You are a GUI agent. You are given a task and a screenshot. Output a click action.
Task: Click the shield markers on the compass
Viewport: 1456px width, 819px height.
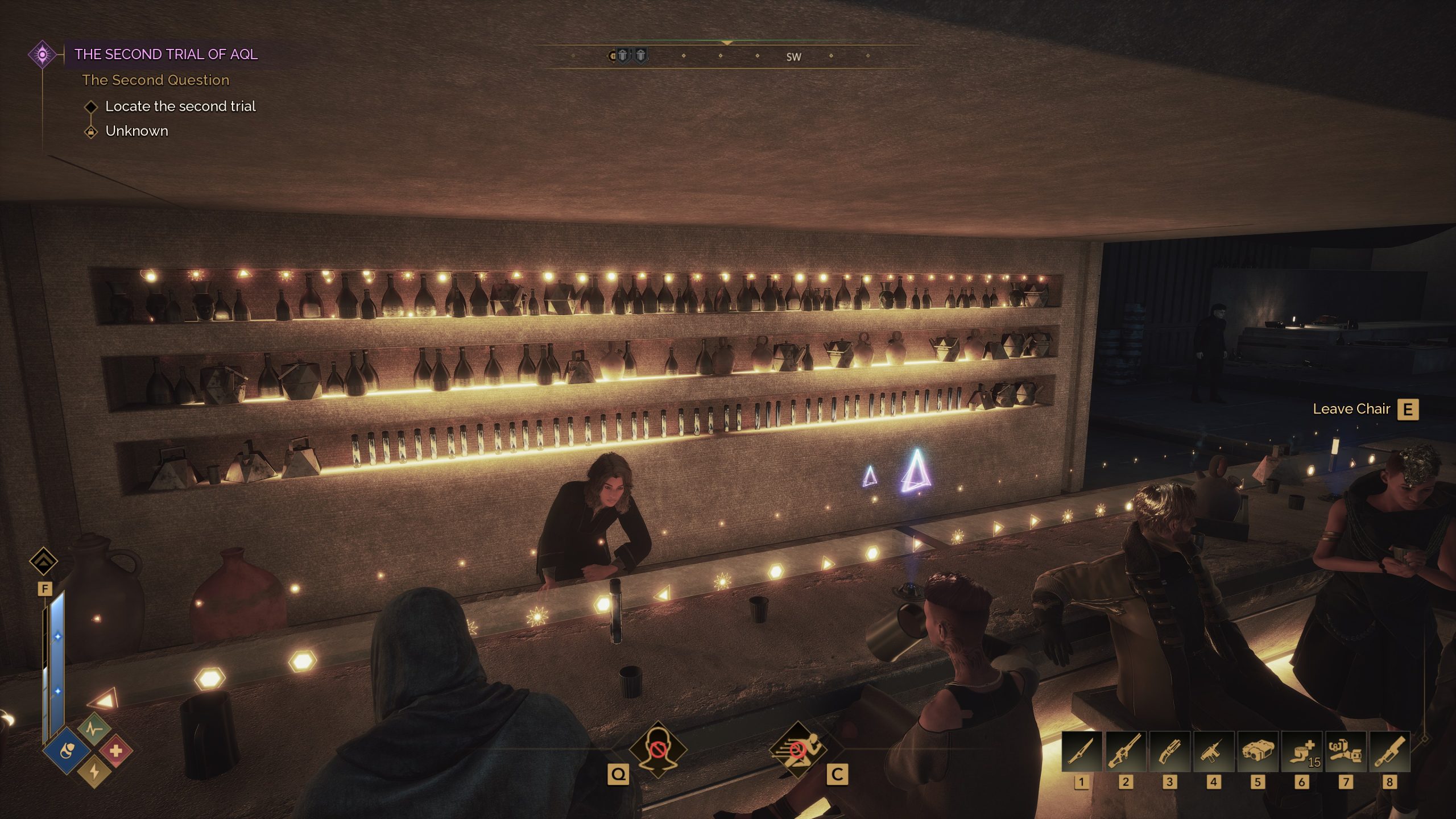pos(631,55)
